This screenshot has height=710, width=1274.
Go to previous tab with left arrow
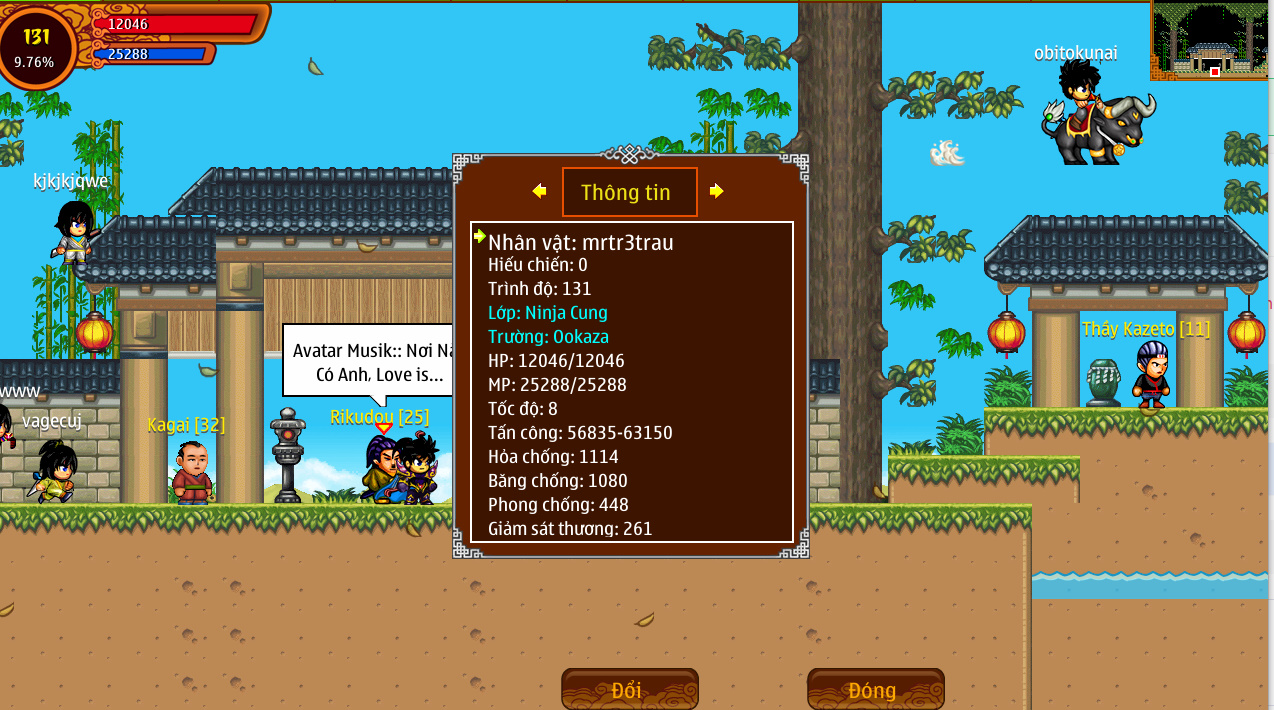(540, 191)
